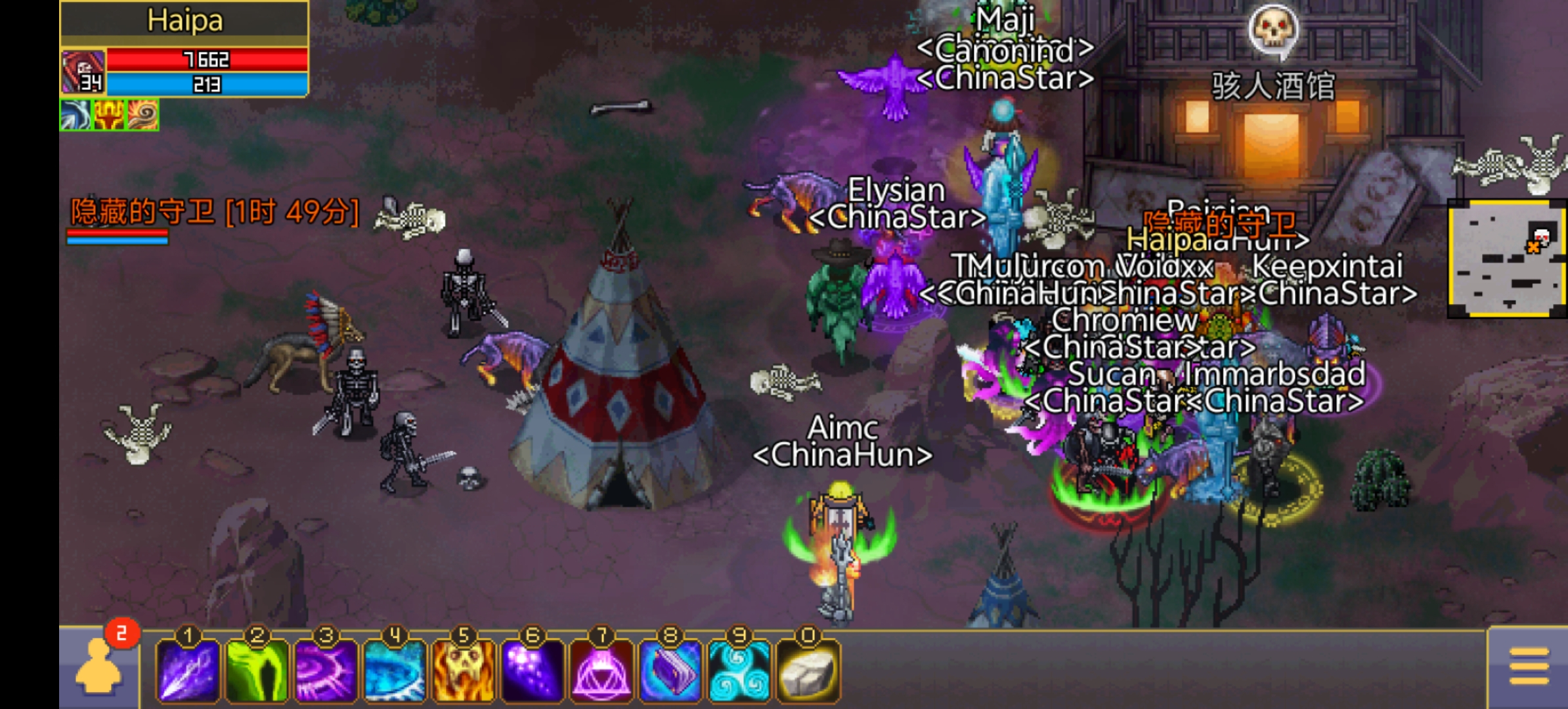Activate the green shadow figure skill
The image size is (1568, 709).
point(257,671)
